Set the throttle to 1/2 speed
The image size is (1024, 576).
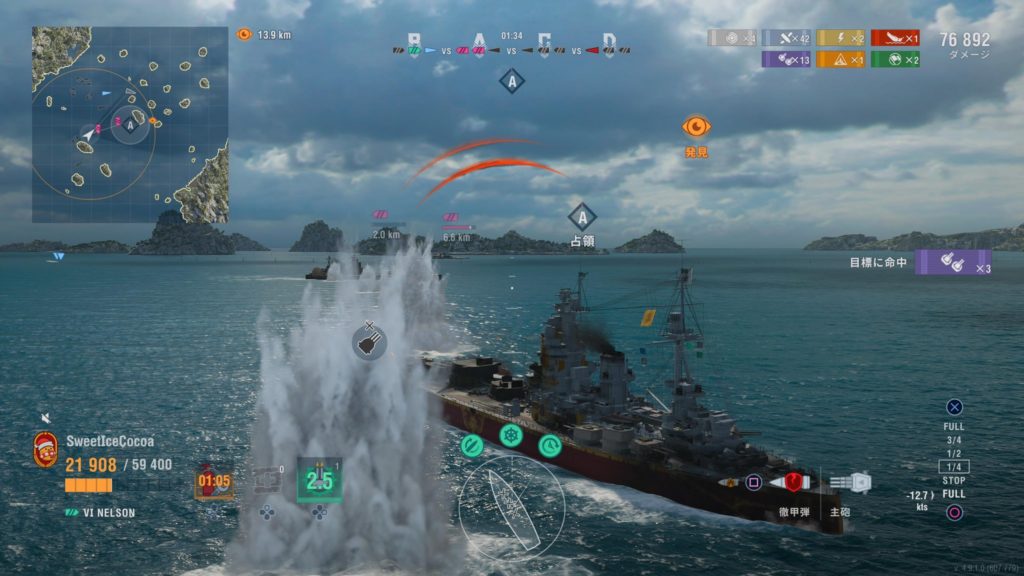coord(954,453)
